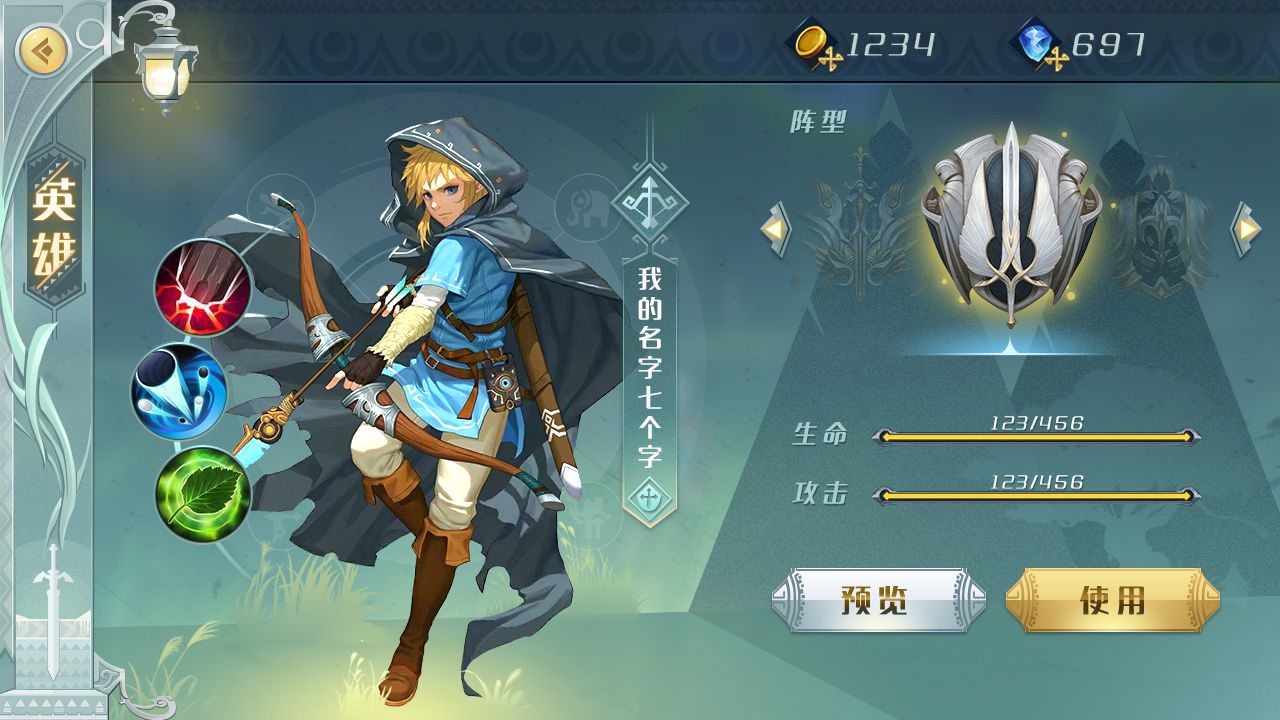The height and width of the screenshot is (720, 1280).
Task: Click the golden 使用 use button
Action: point(1112,600)
